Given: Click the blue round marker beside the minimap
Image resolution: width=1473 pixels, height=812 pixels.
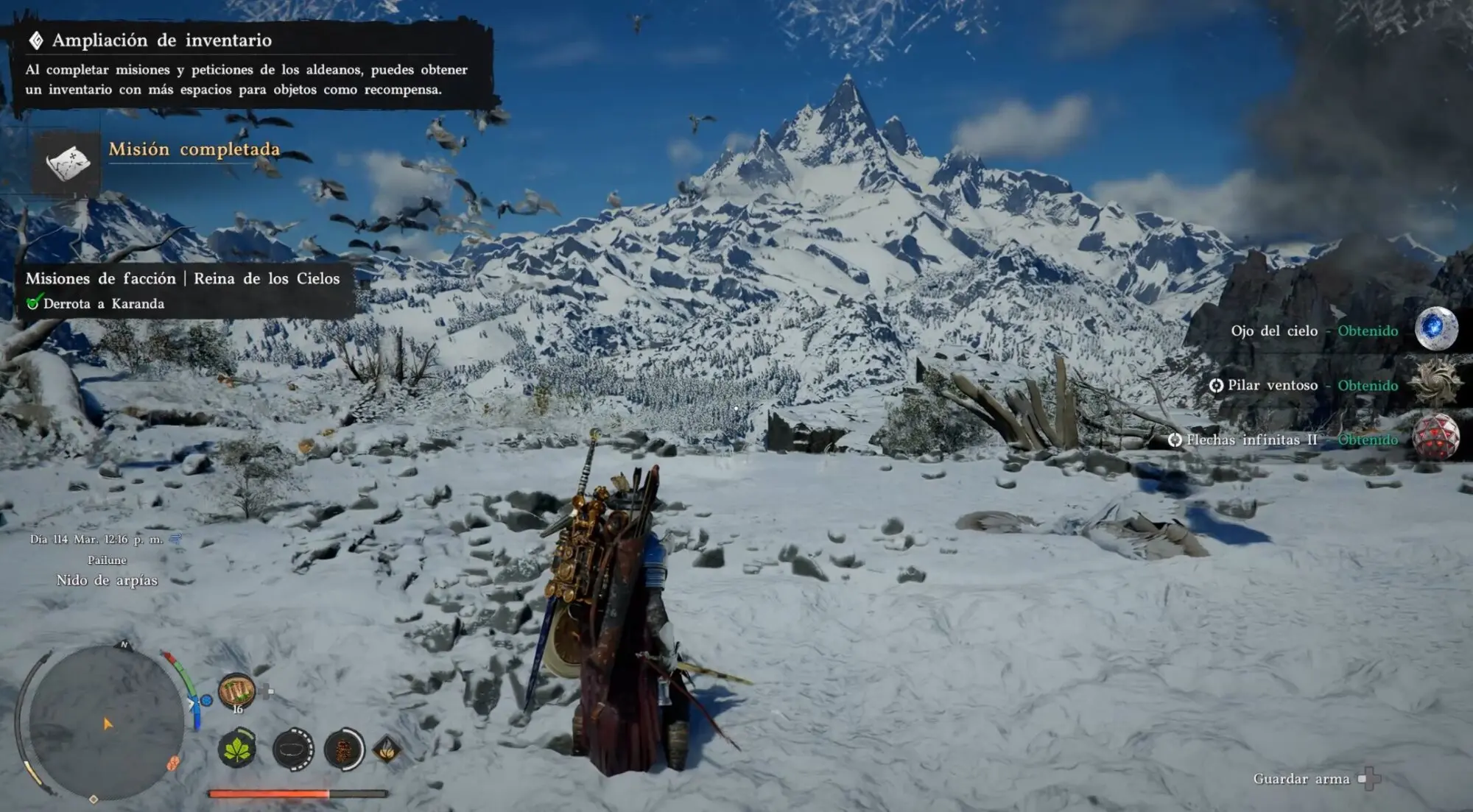Looking at the screenshot, I should (207, 700).
